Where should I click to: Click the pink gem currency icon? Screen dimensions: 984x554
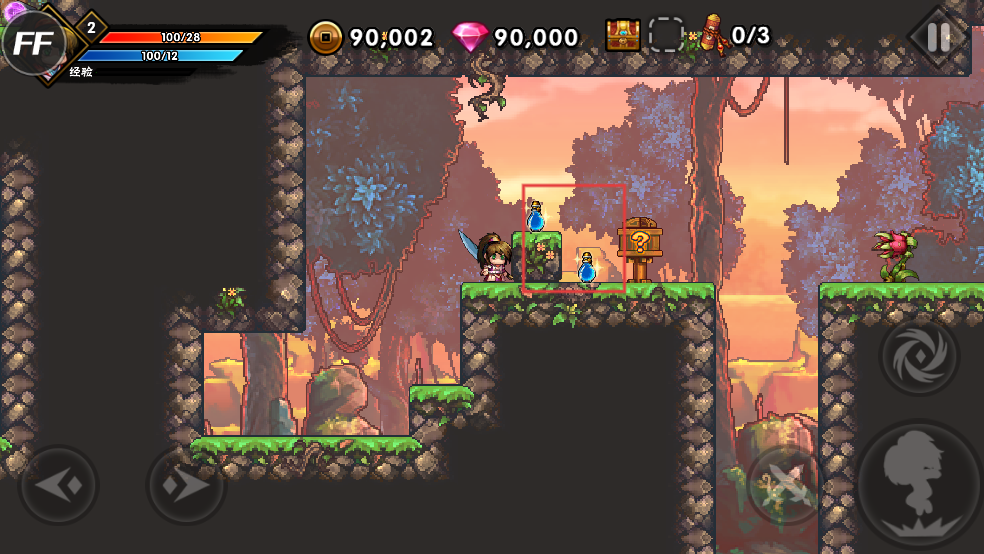tap(470, 38)
